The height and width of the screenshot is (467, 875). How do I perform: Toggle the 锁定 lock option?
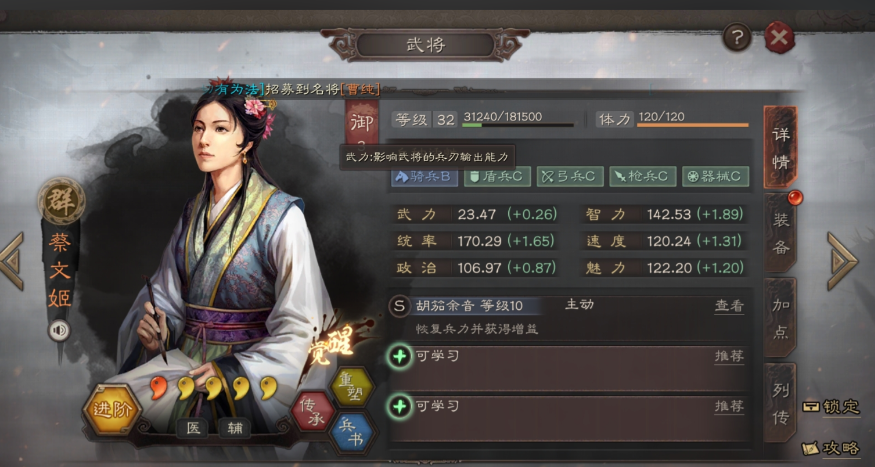pyautogui.click(x=830, y=407)
